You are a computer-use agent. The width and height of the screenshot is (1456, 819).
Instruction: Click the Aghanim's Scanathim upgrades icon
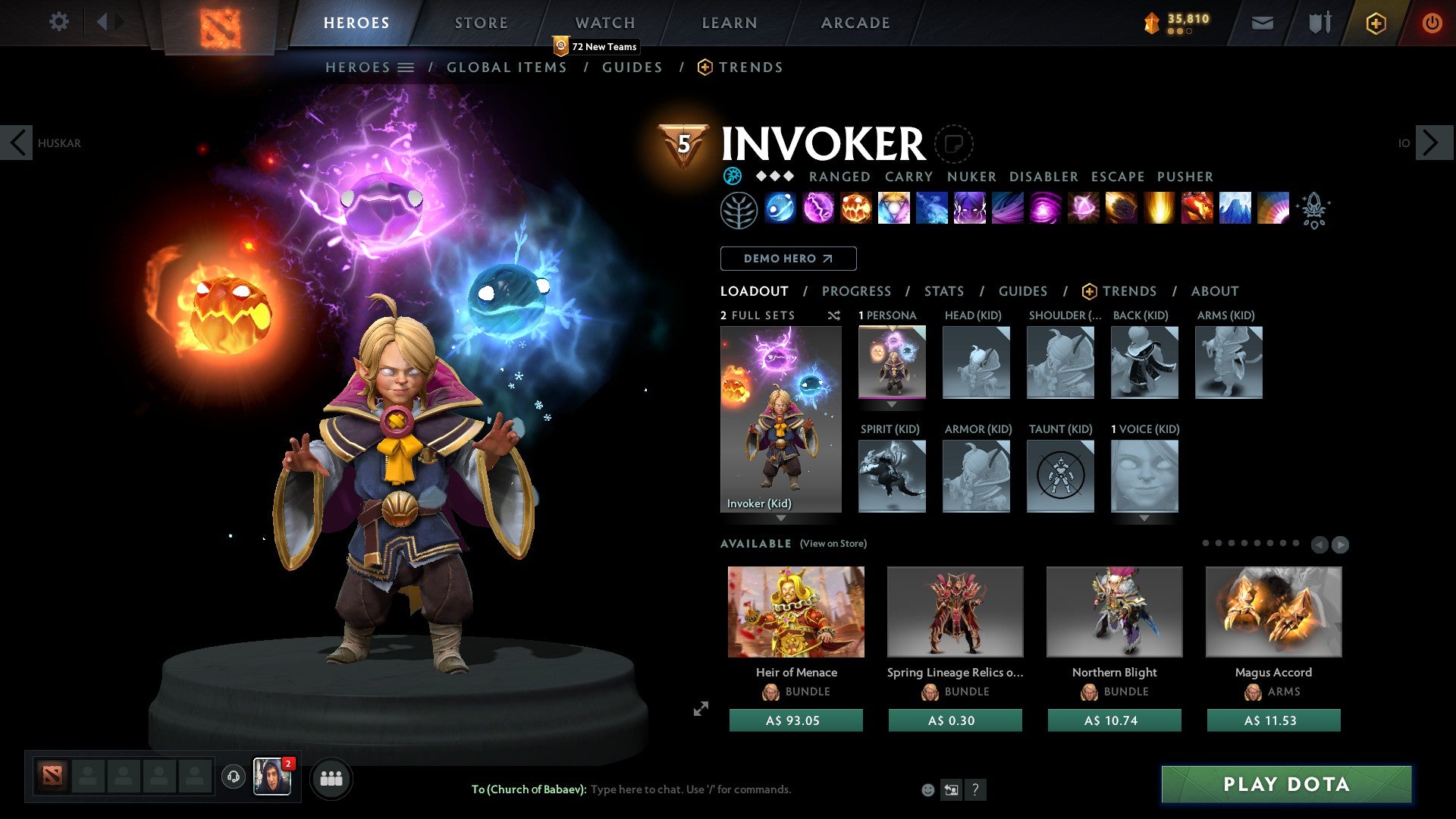[x=1314, y=211]
